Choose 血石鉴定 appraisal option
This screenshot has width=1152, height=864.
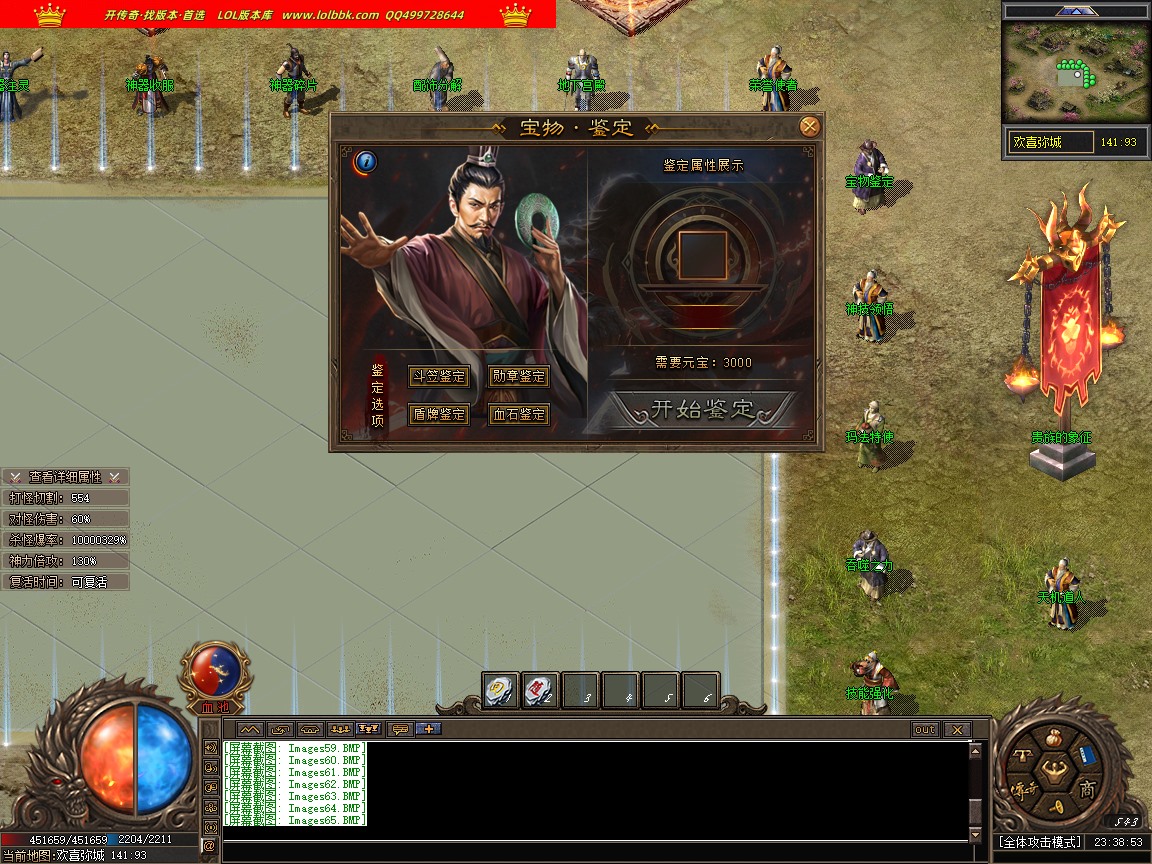(x=519, y=414)
